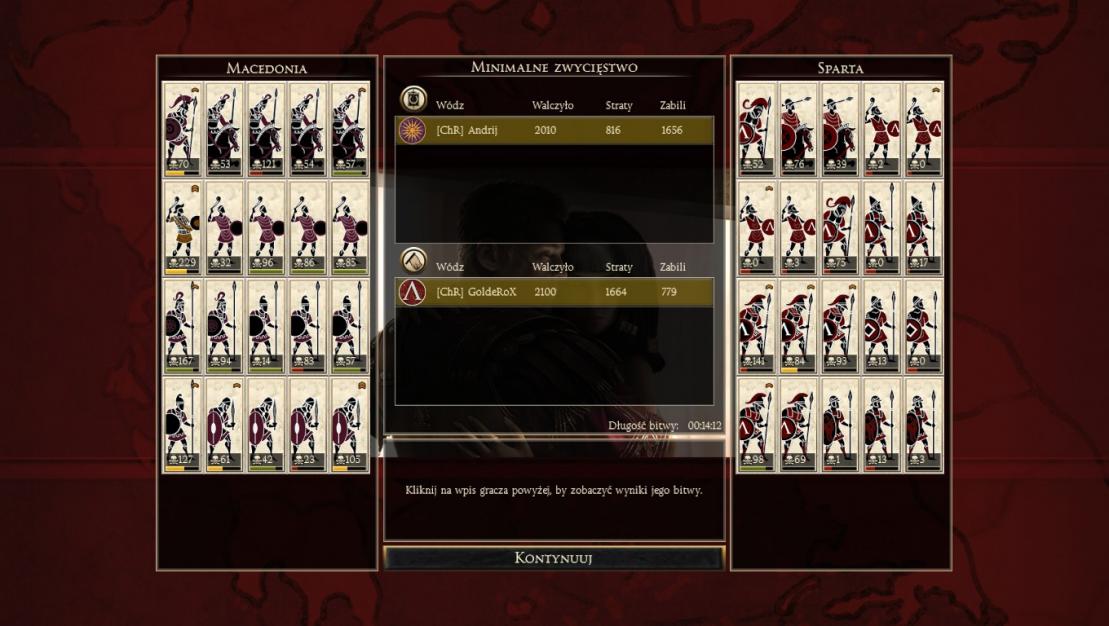Image resolution: width=1109 pixels, height=626 pixels.
Task: Select Sparta general card with 52 kills
Action: [757, 128]
